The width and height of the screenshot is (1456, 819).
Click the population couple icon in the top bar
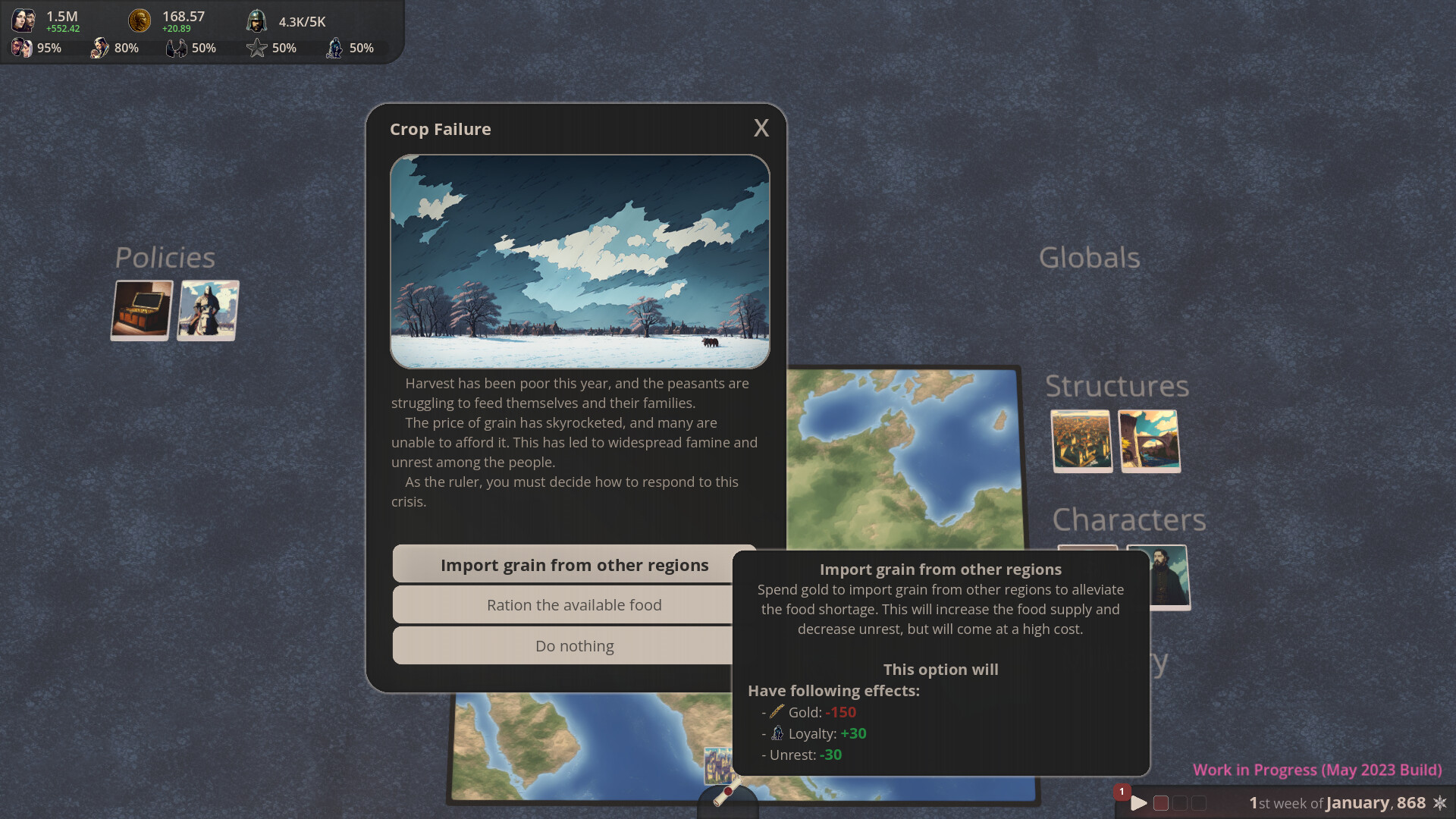point(24,19)
